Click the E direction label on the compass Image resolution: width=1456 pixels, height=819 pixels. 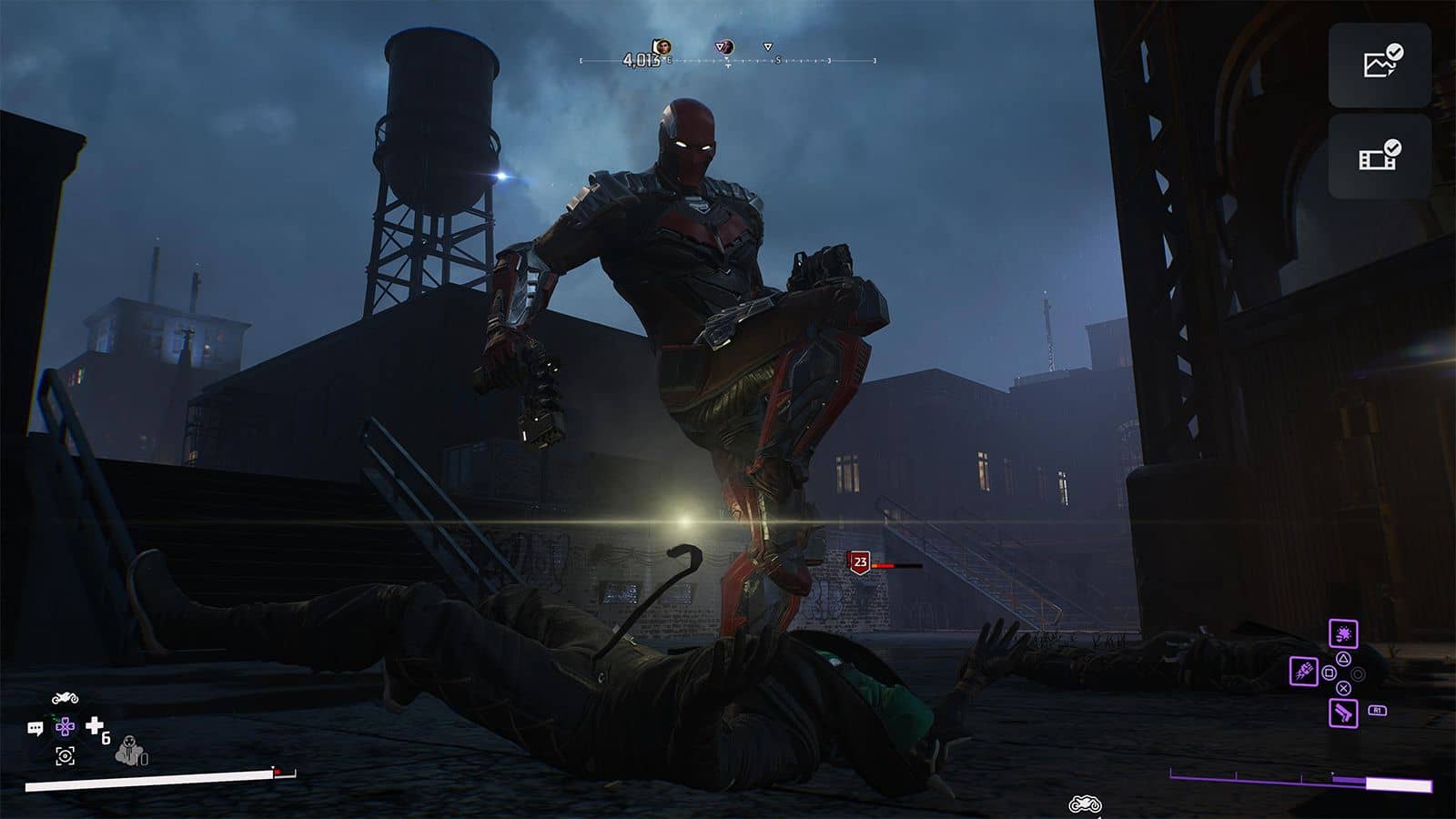click(668, 60)
